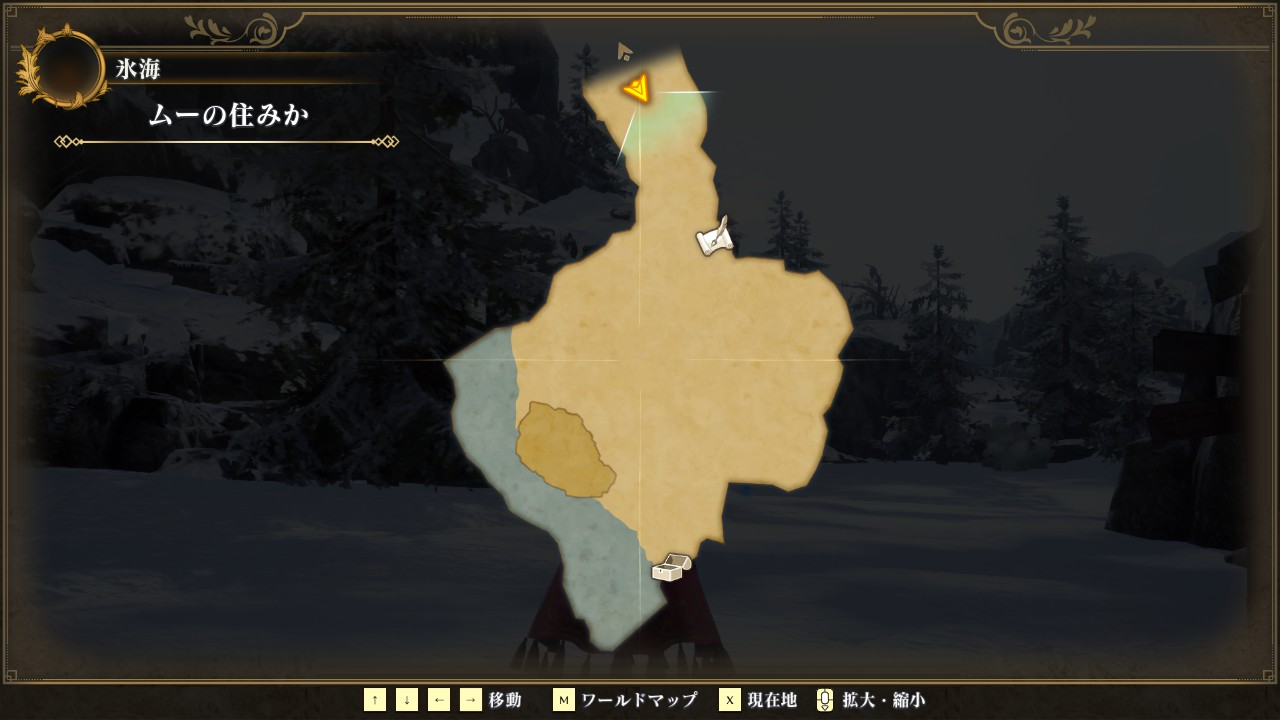Select the darker tan sub-area on map

click(562, 449)
